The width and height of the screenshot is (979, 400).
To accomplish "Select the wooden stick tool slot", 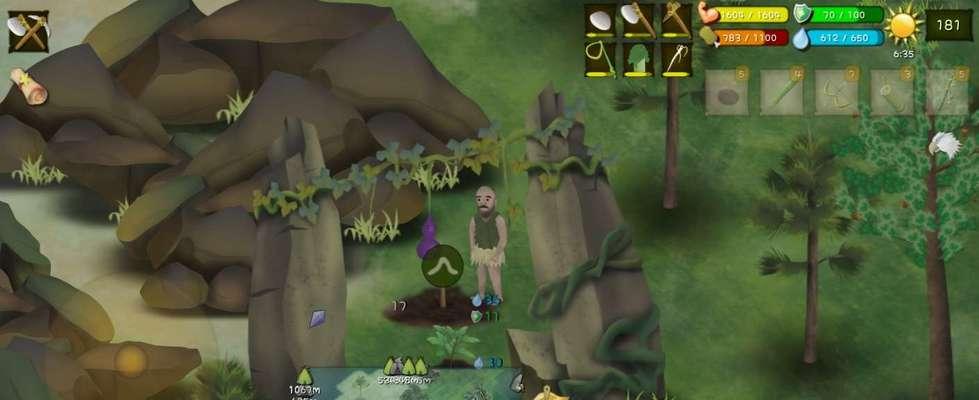I will point(672,20).
